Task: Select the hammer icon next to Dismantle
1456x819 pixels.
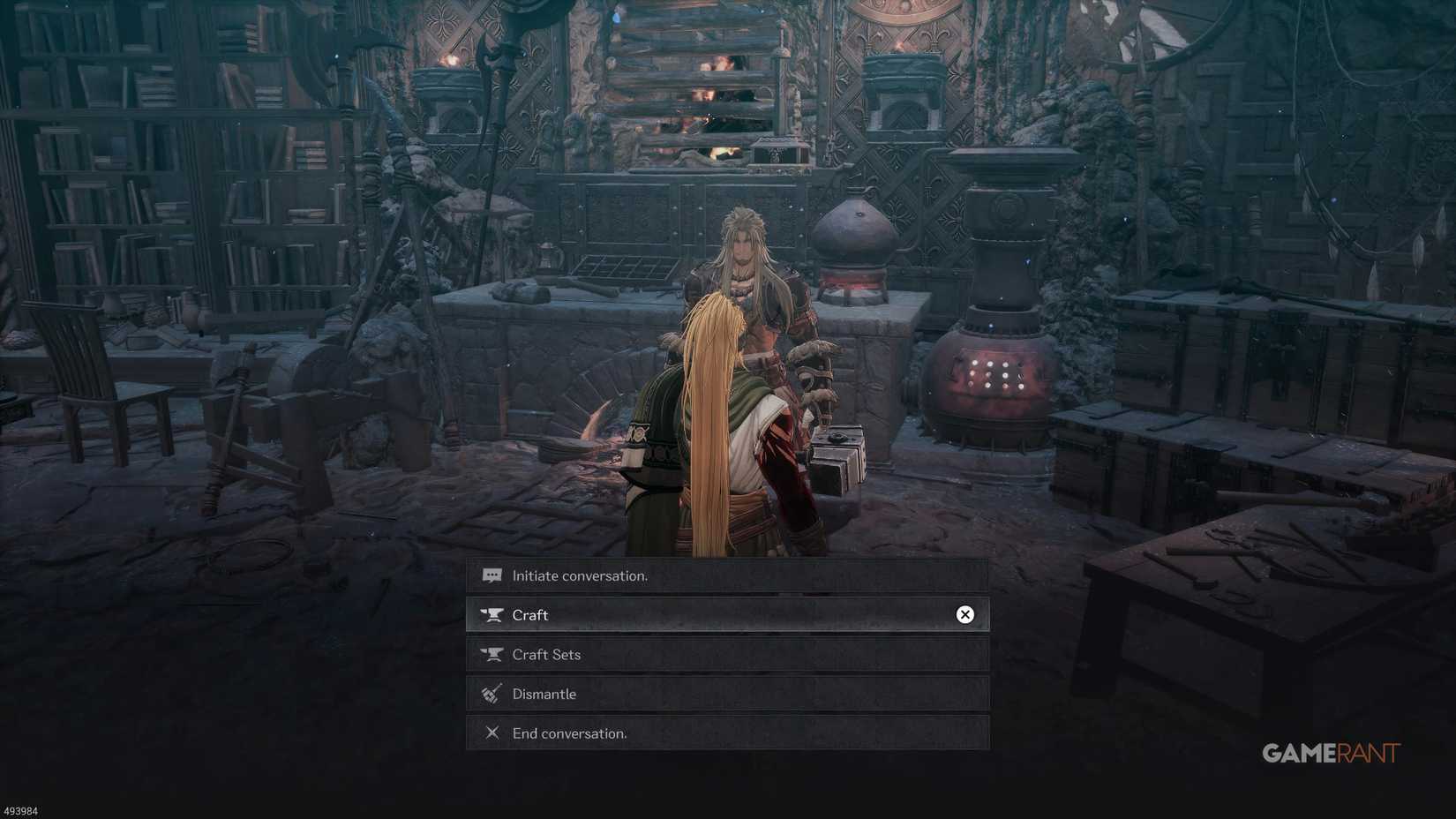Action: click(x=492, y=694)
